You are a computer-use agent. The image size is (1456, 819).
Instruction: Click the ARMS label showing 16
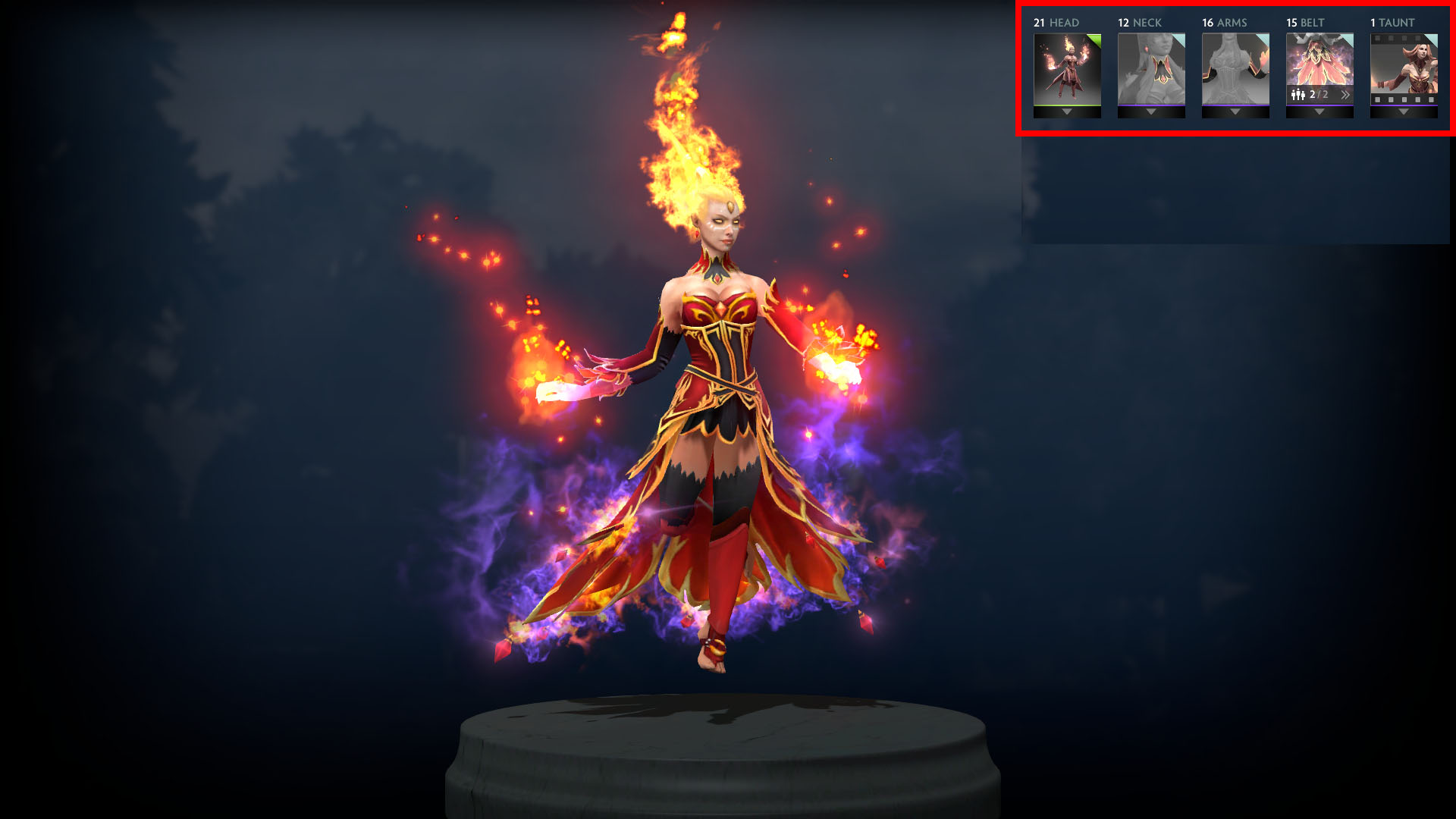pos(1224,23)
